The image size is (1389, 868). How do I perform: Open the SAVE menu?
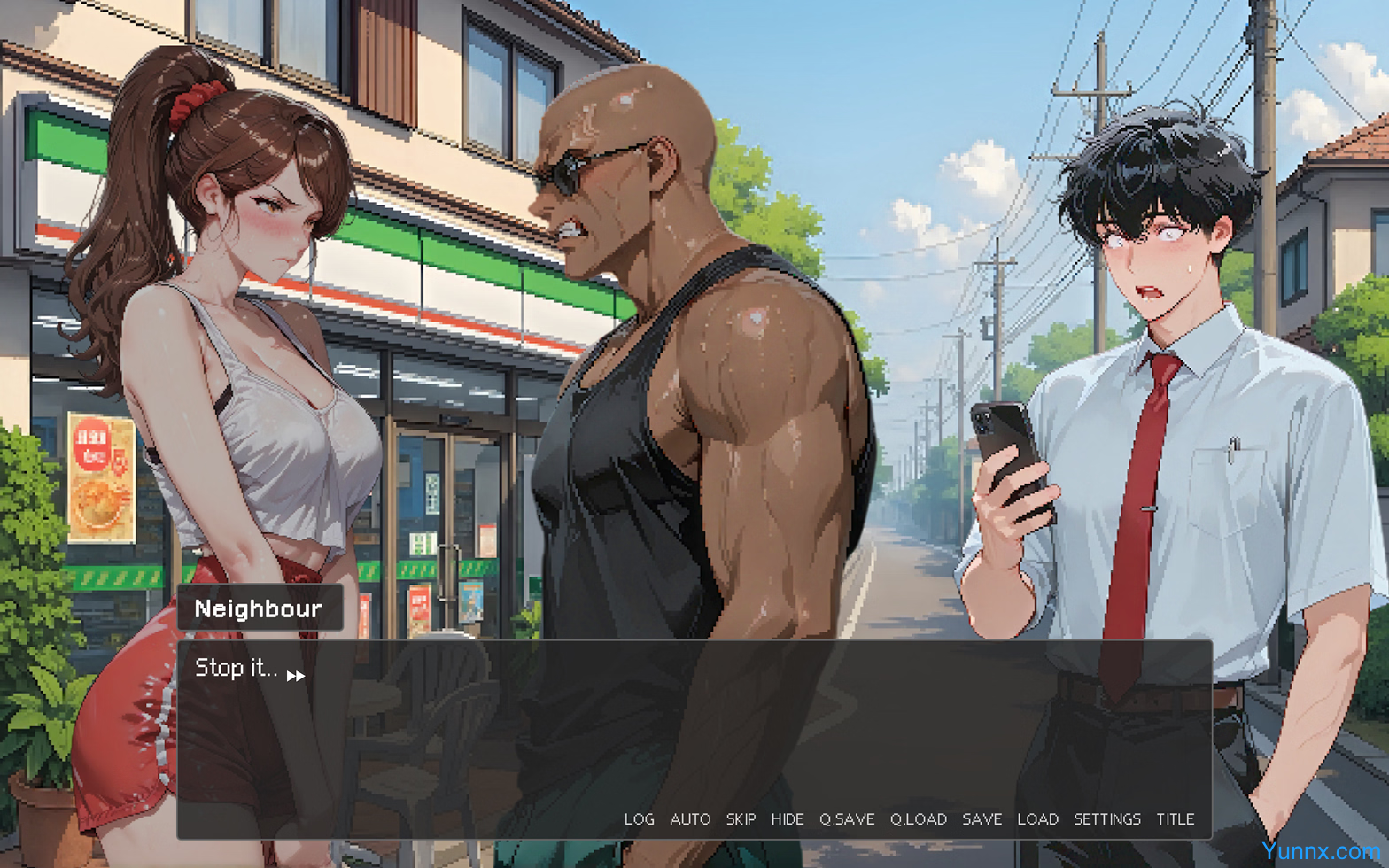[982, 819]
